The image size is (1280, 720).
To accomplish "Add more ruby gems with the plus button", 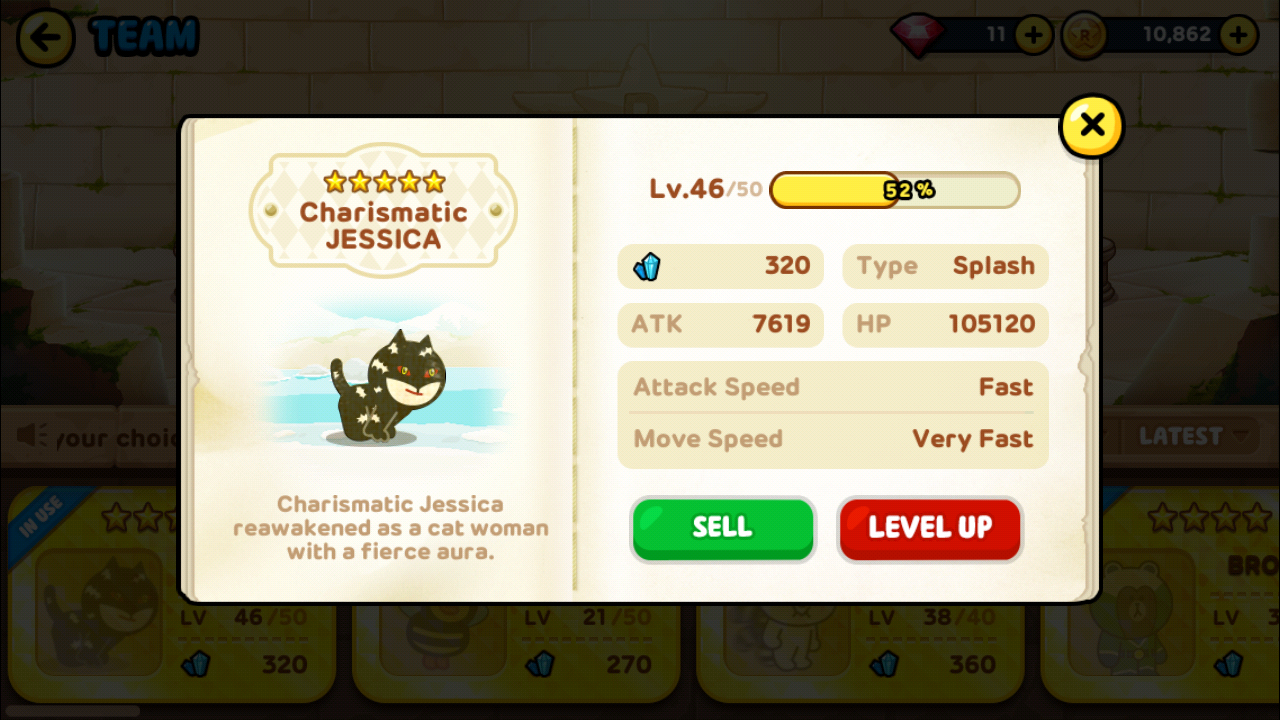I will [1033, 36].
